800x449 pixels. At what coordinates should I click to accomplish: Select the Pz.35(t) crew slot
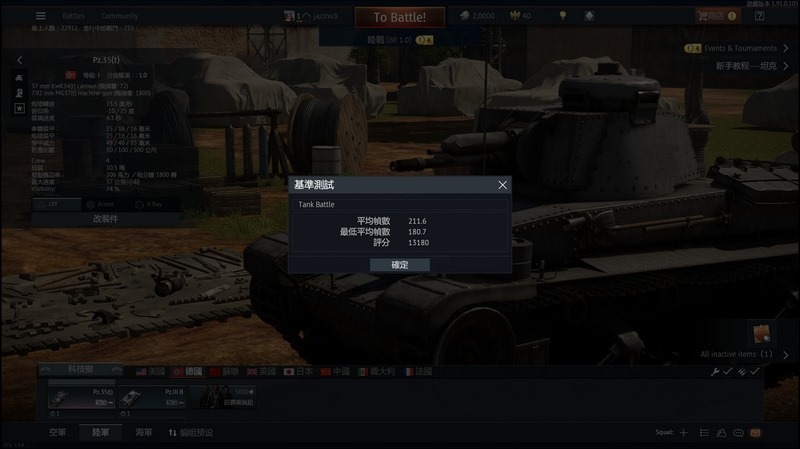[x=78, y=398]
